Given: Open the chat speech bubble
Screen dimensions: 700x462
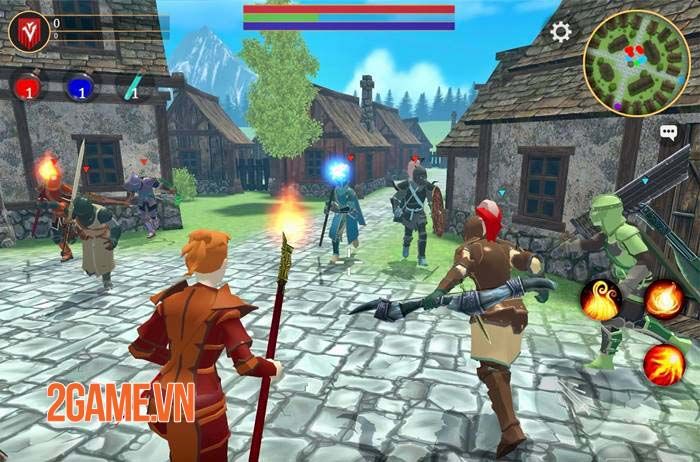Looking at the screenshot, I should tap(668, 132).
